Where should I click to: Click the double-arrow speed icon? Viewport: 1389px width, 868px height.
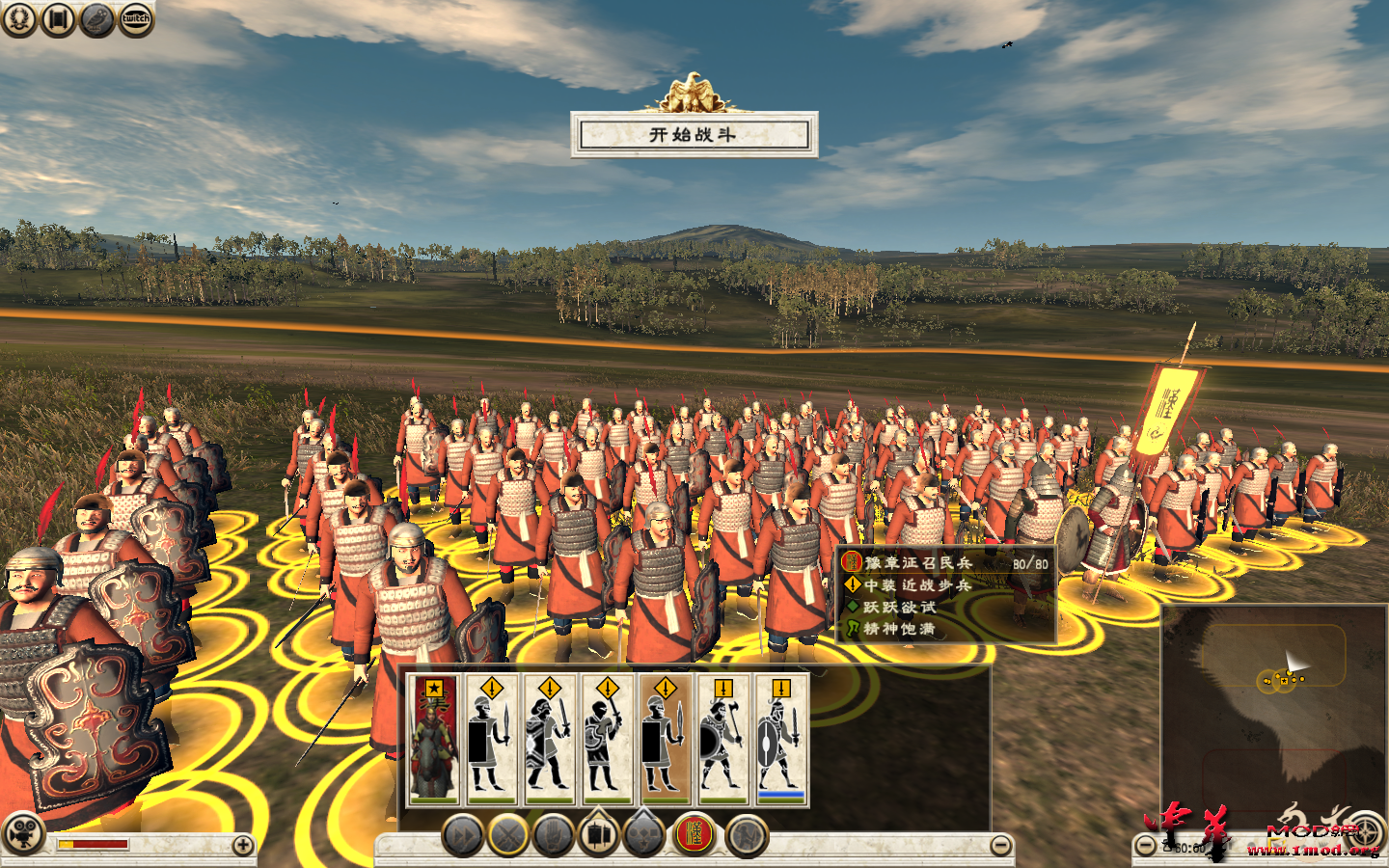[464, 836]
